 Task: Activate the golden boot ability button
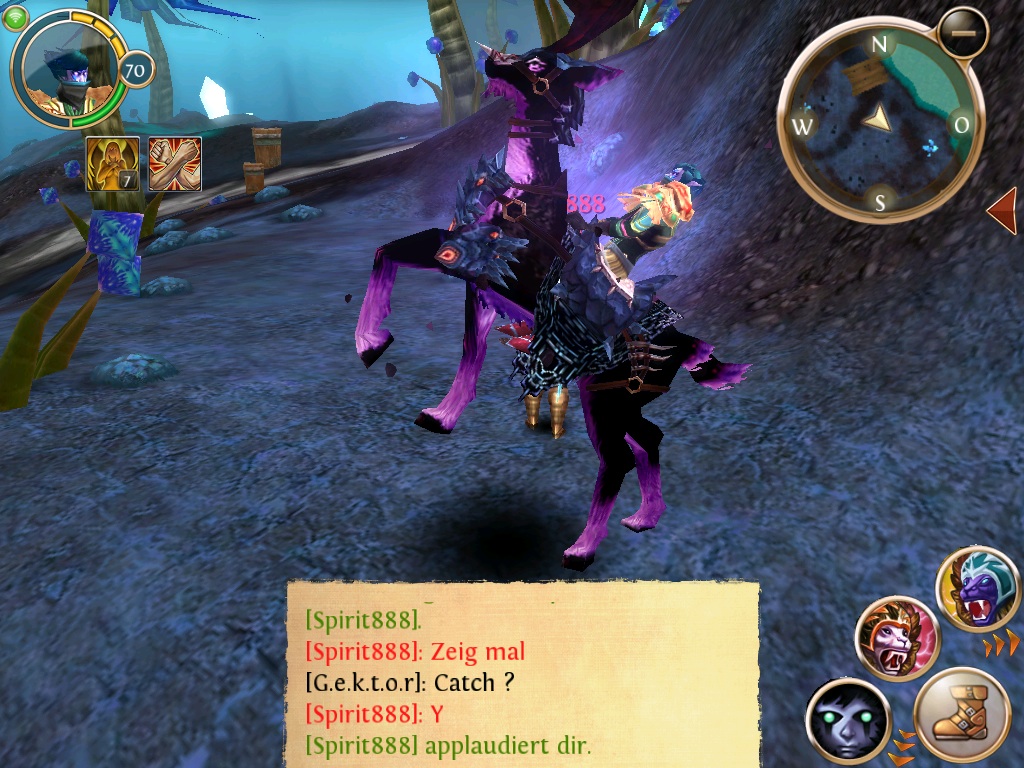point(962,718)
